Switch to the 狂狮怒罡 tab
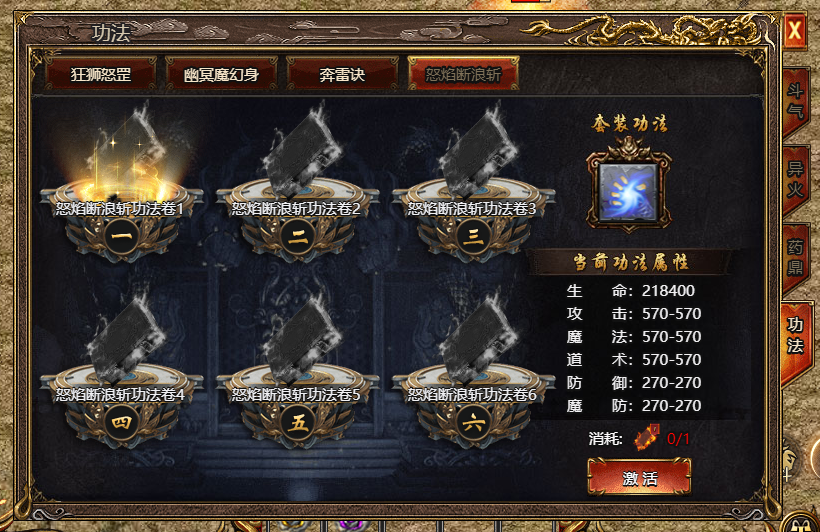 [x=100, y=74]
